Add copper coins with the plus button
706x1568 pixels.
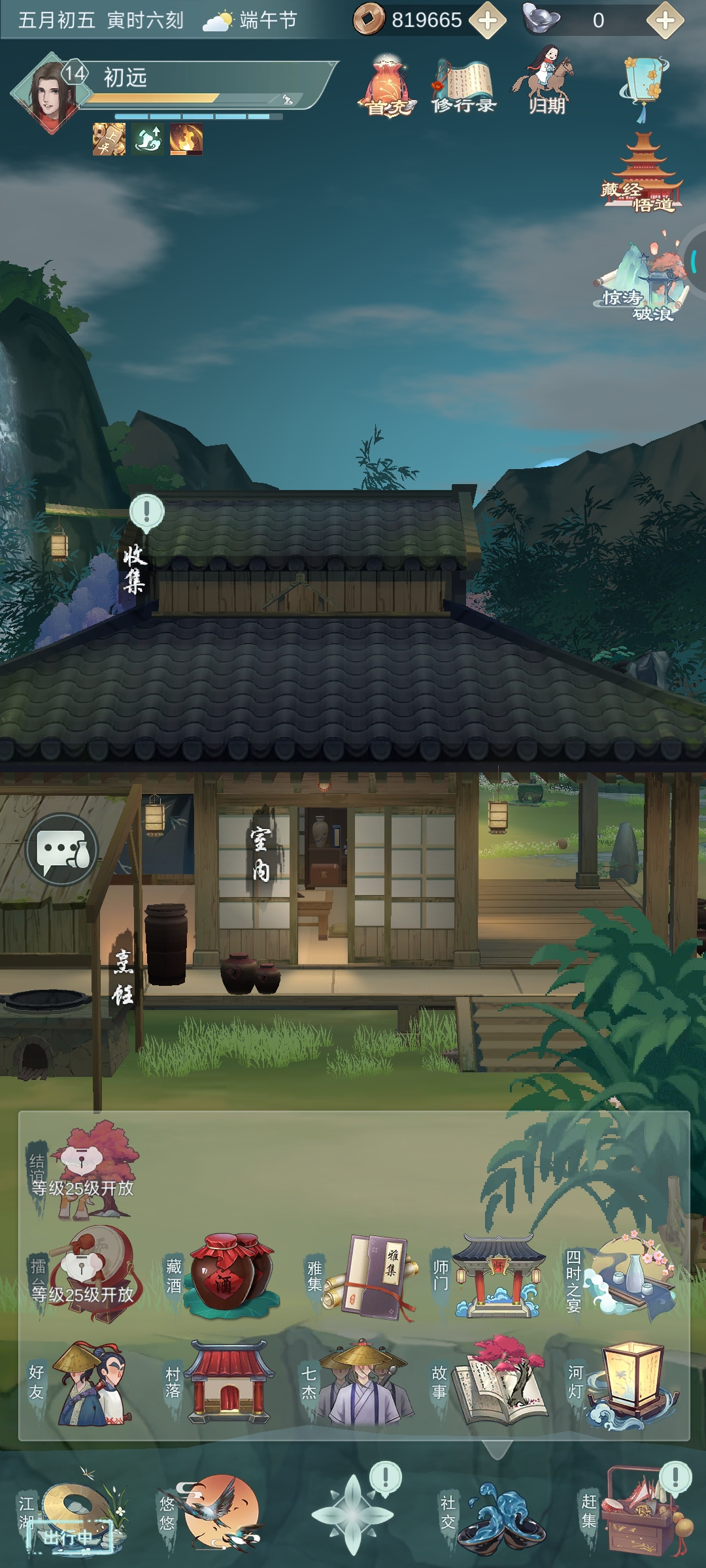488,21
